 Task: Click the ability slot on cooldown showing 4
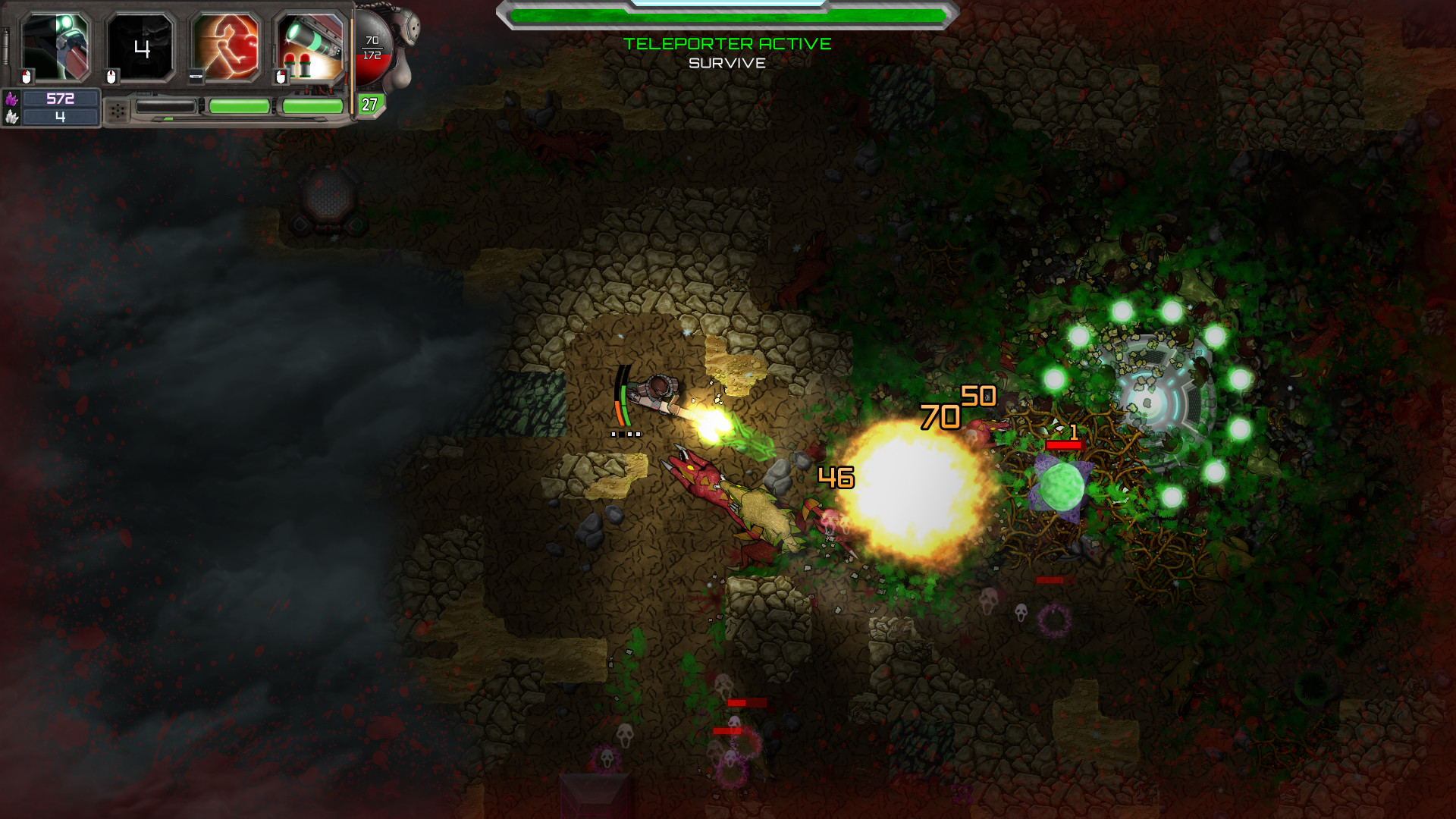pos(141,47)
